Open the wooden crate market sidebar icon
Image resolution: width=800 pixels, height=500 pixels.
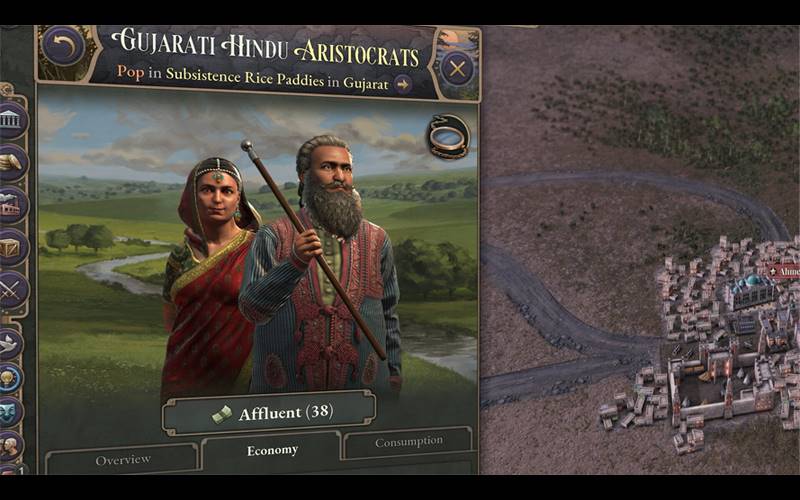(11, 247)
